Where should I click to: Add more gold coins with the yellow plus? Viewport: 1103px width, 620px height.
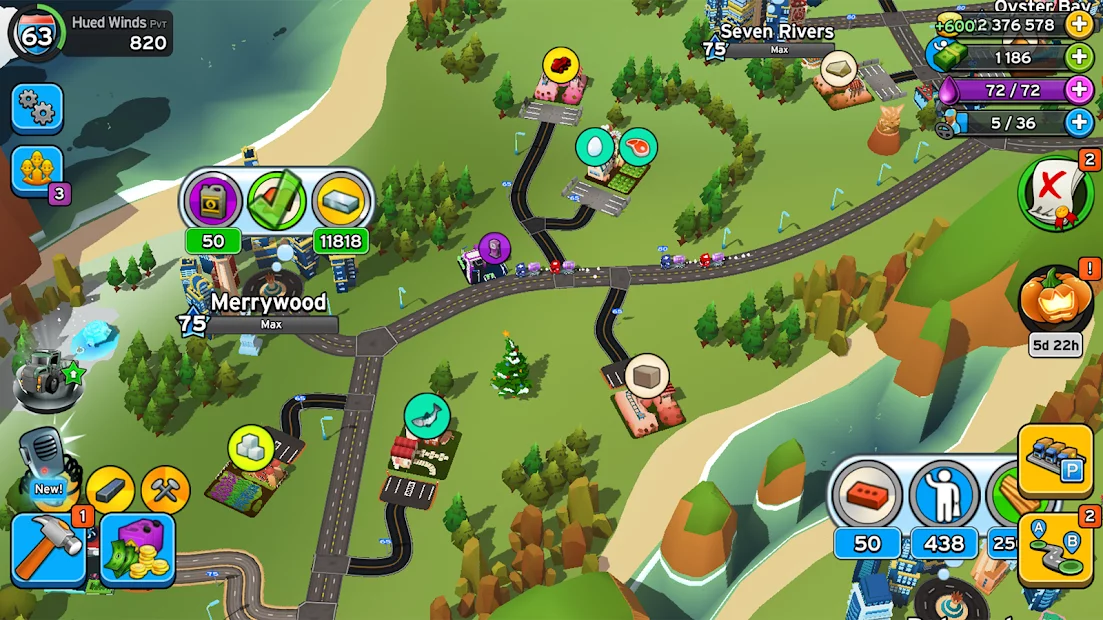coord(1079,24)
